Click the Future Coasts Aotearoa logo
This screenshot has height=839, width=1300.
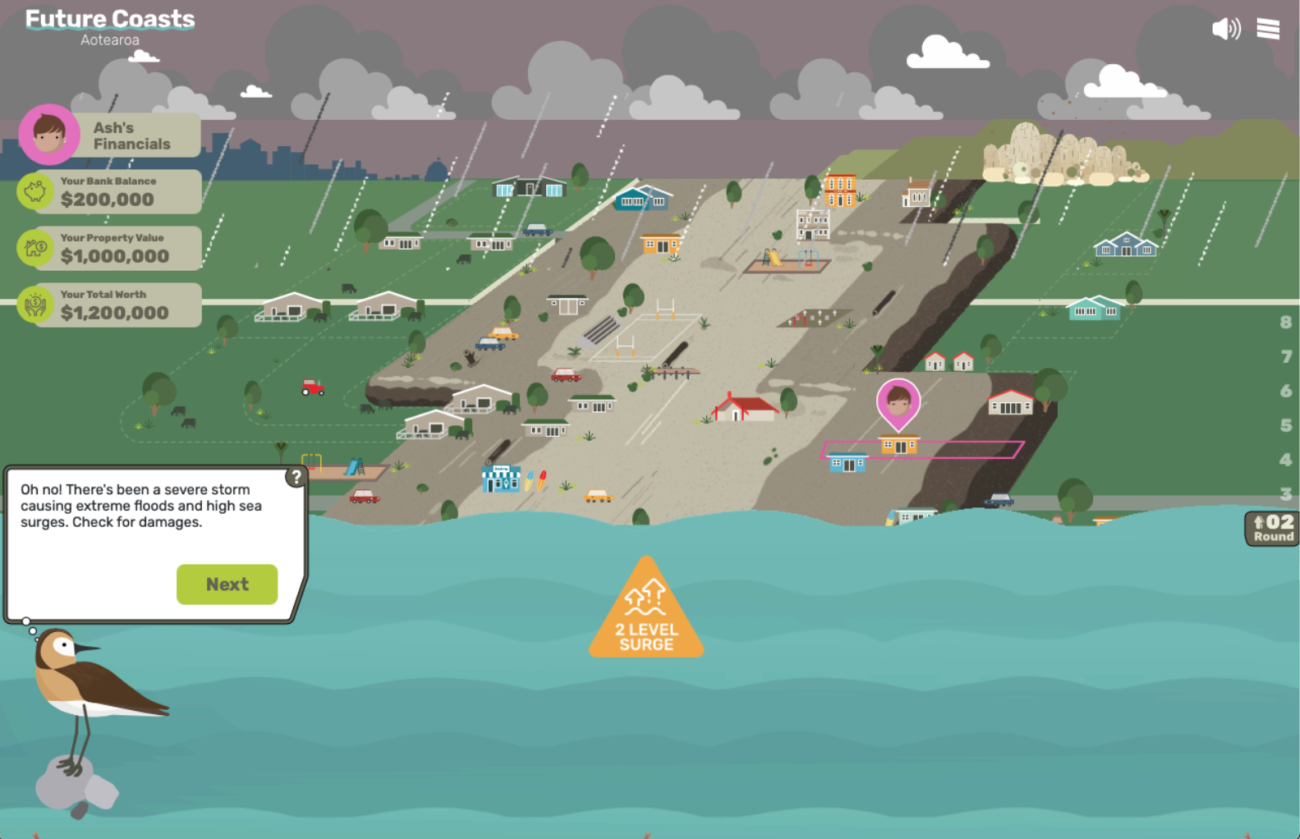click(x=110, y=27)
